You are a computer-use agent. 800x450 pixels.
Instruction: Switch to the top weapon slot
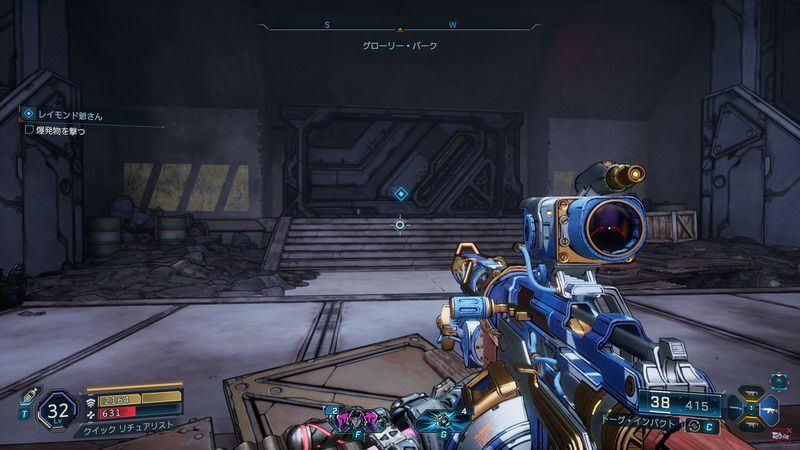(x=751, y=393)
